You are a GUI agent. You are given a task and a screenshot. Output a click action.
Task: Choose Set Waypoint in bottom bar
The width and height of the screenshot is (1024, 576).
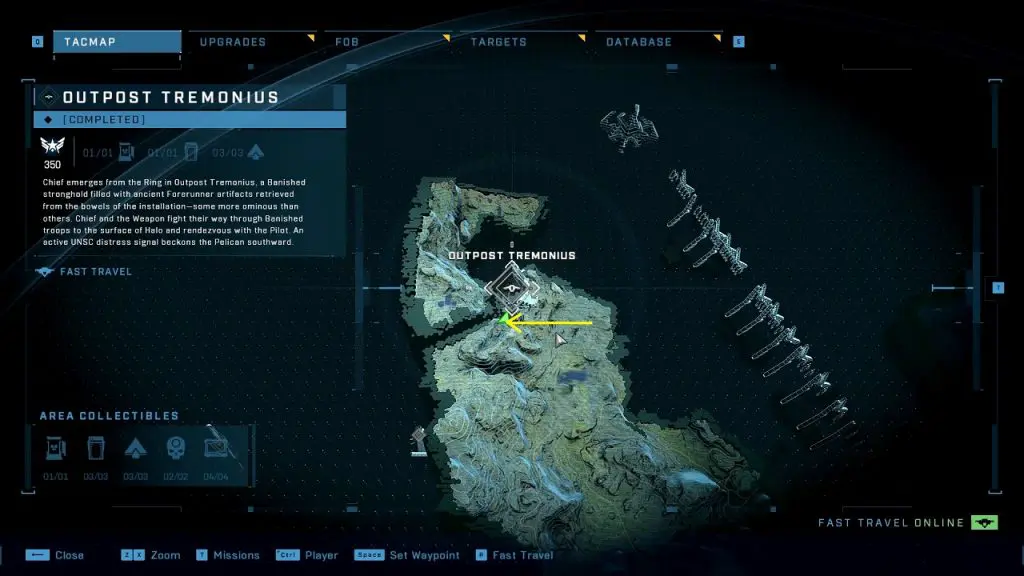point(424,555)
